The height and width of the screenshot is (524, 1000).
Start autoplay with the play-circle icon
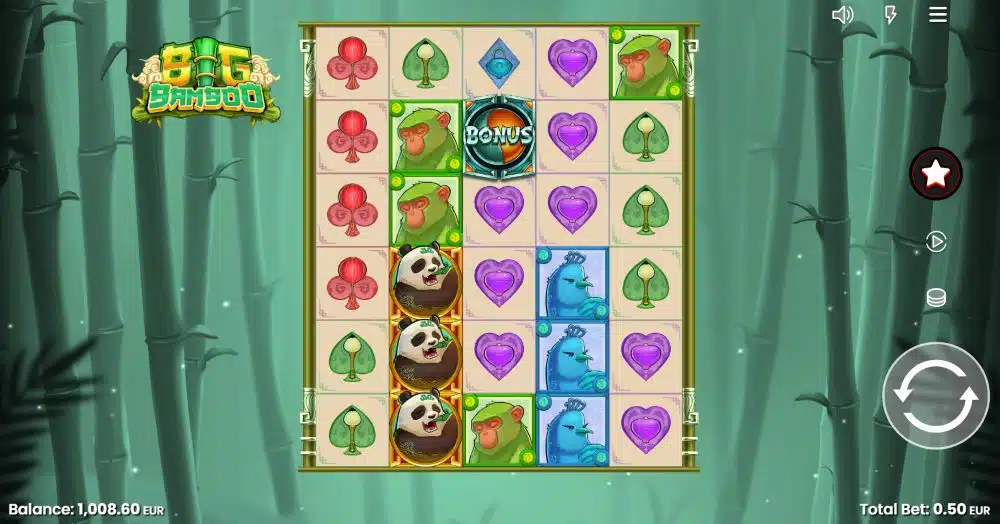[936, 242]
